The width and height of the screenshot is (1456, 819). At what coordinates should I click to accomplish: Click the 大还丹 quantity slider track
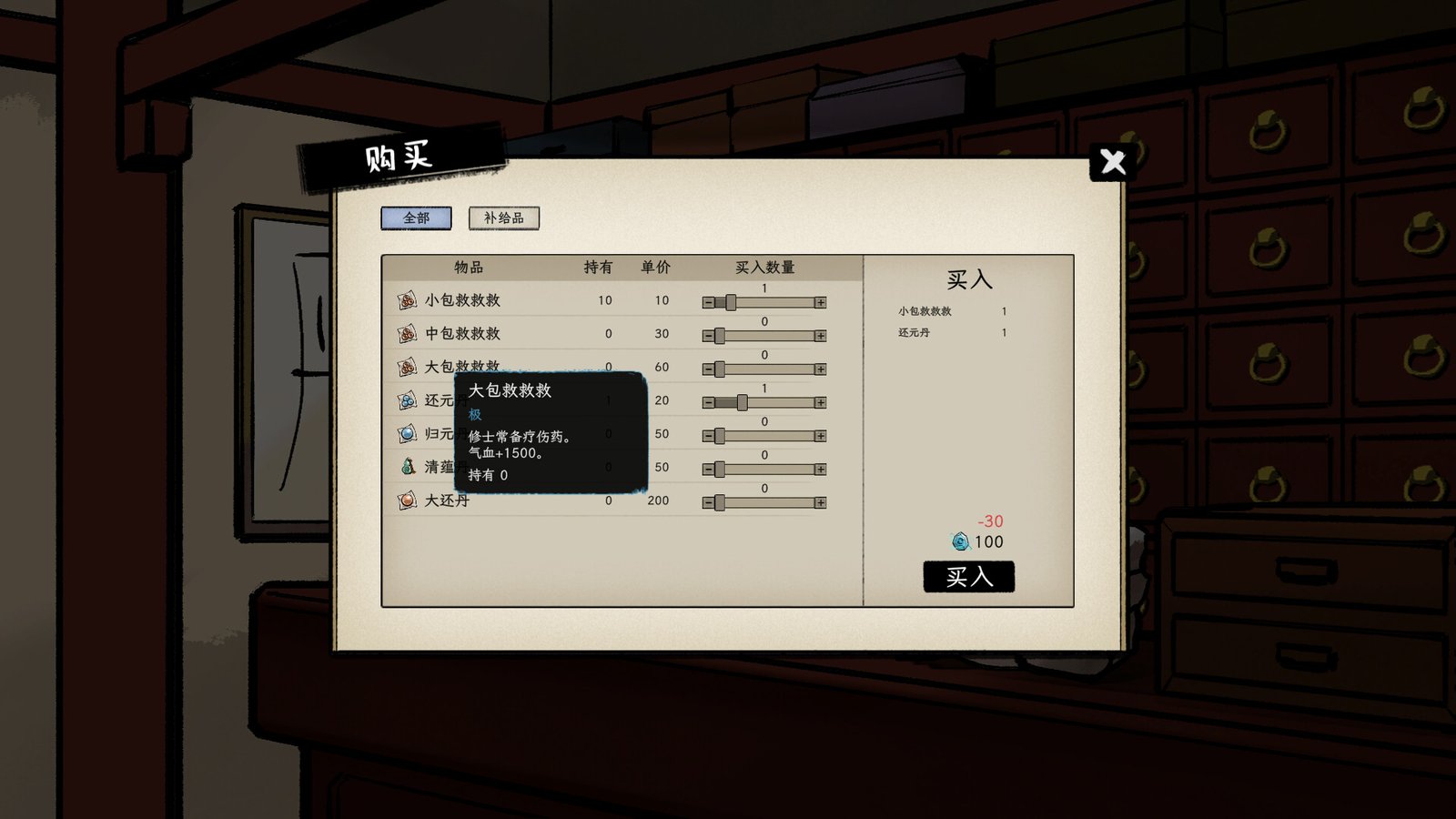point(769,501)
